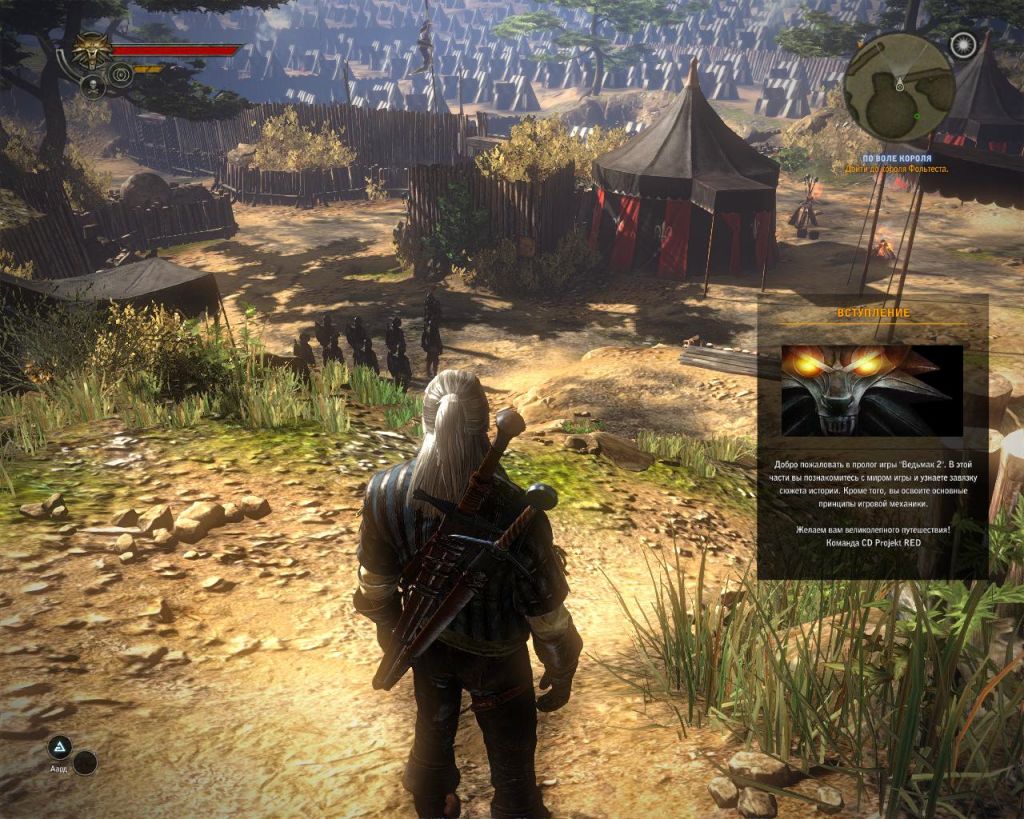
Task: Open the circular minimap
Action: coord(898,87)
